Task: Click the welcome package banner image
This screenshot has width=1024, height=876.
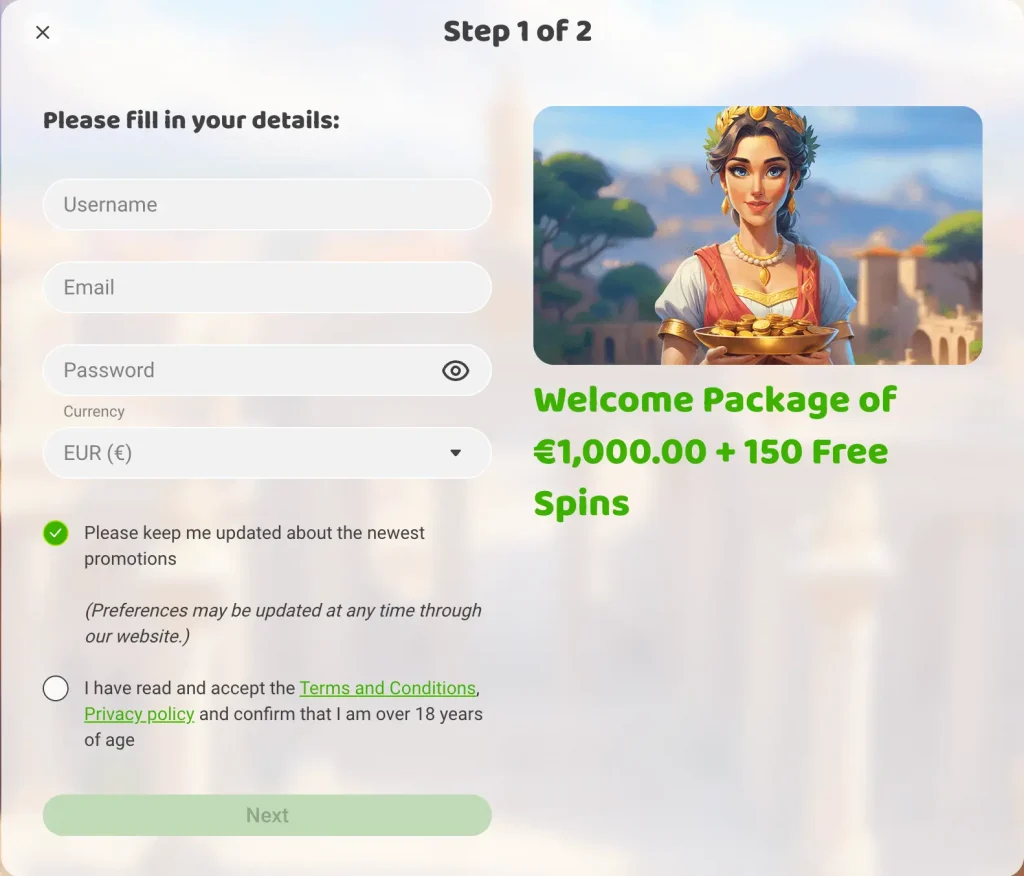Action: pyautogui.click(x=757, y=235)
